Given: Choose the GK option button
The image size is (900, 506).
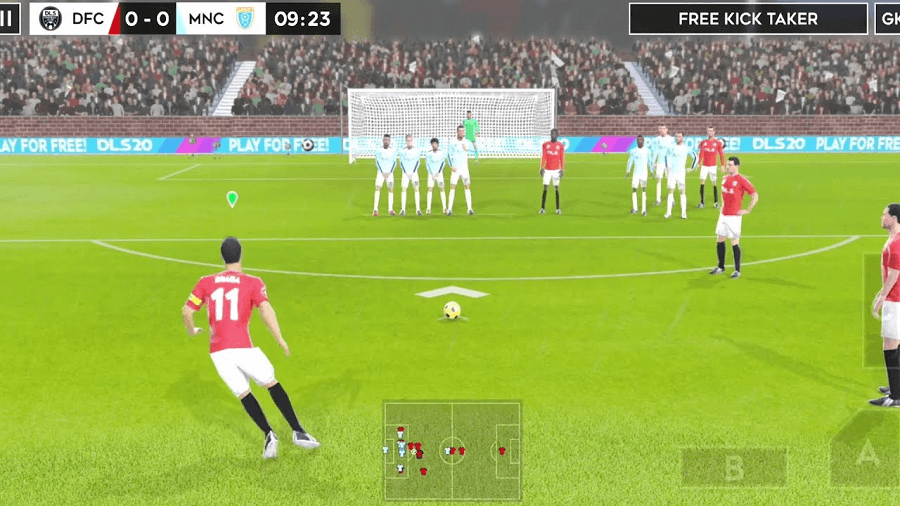Looking at the screenshot, I should click(888, 19).
